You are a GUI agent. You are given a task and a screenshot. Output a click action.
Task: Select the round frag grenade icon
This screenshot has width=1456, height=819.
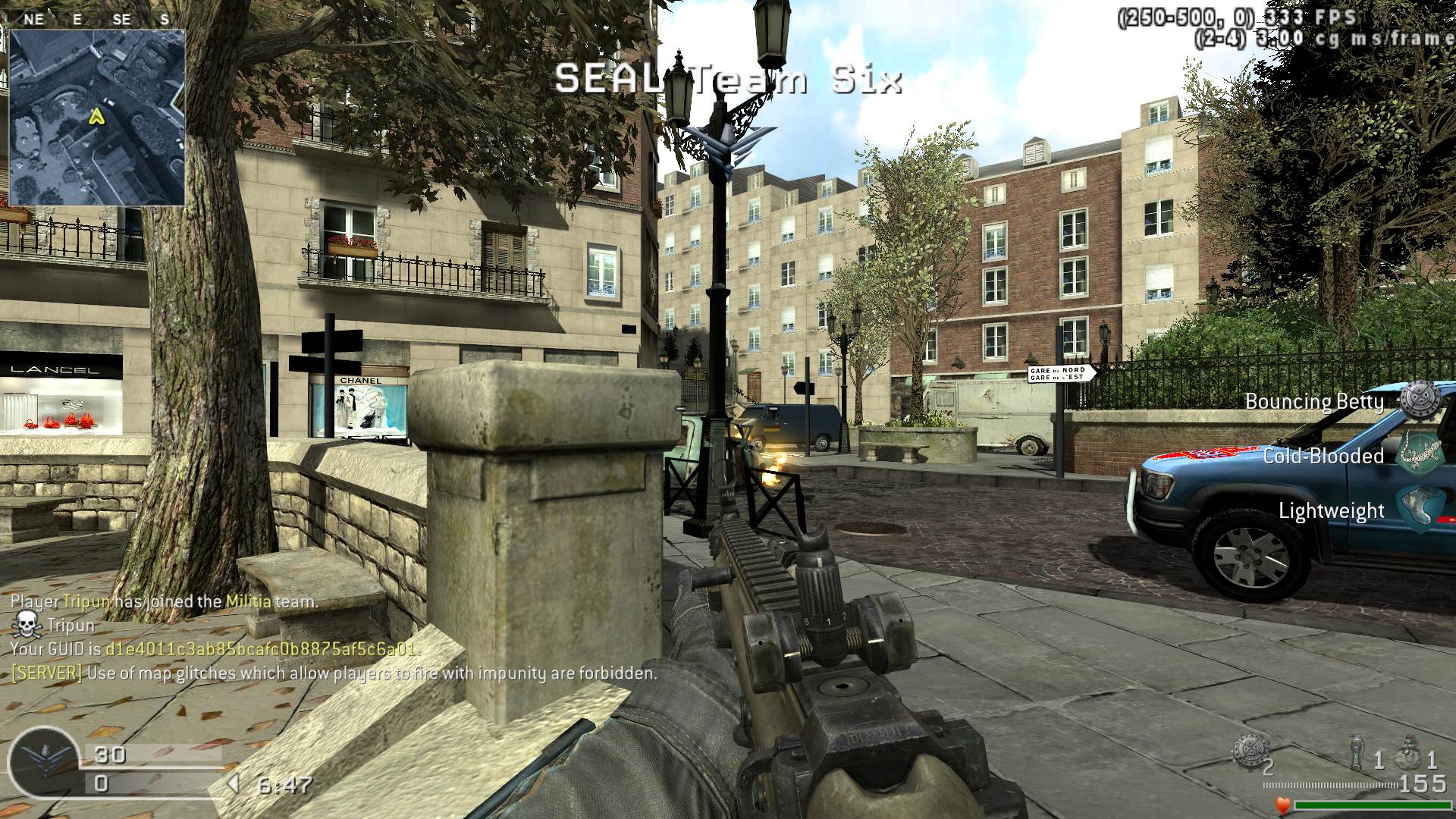click(1410, 752)
